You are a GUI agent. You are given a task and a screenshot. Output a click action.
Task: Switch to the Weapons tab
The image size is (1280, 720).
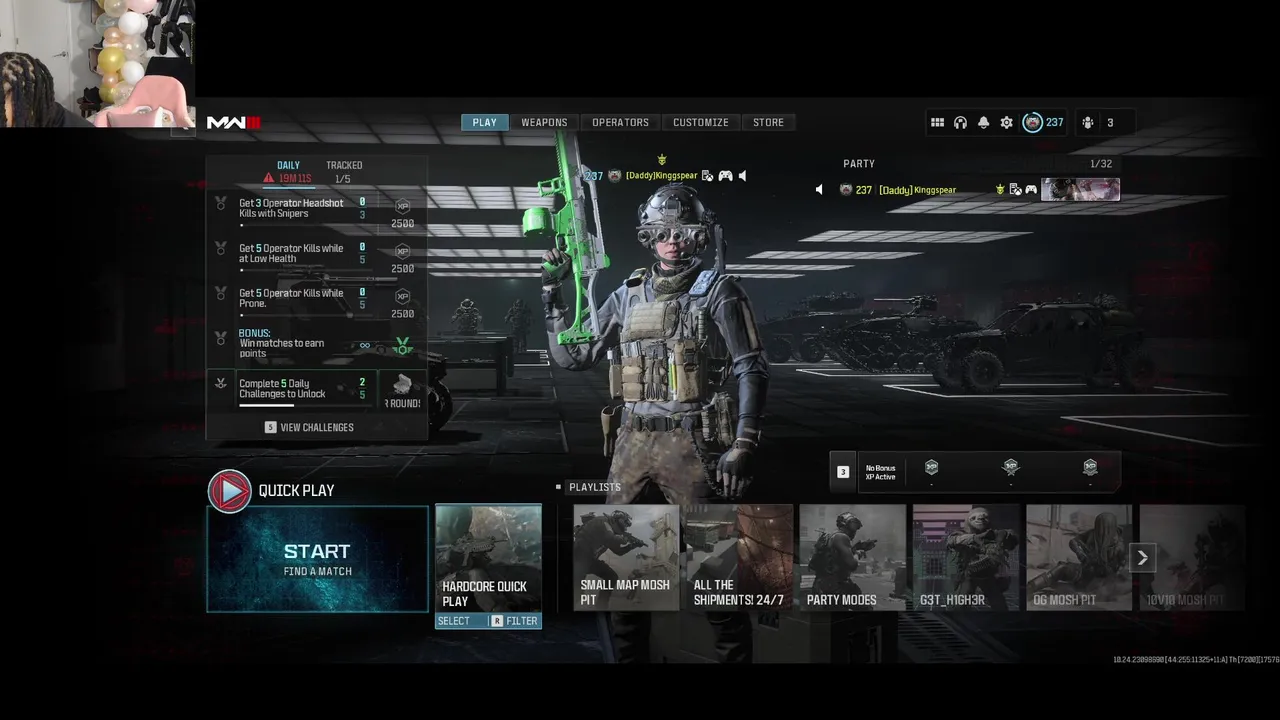coord(544,122)
